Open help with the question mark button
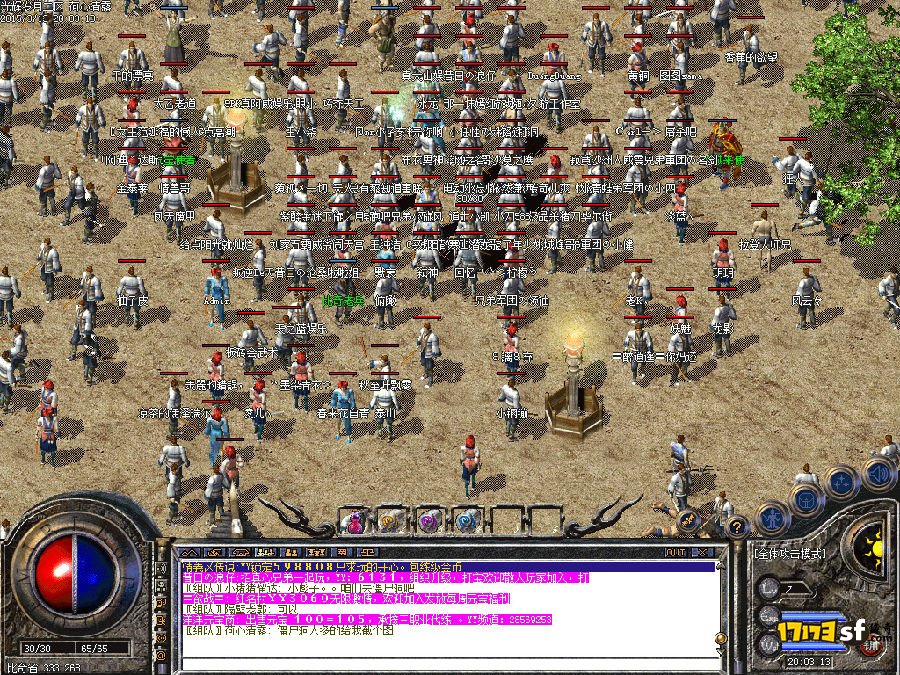Viewport: 900px width, 675px height. (737, 525)
